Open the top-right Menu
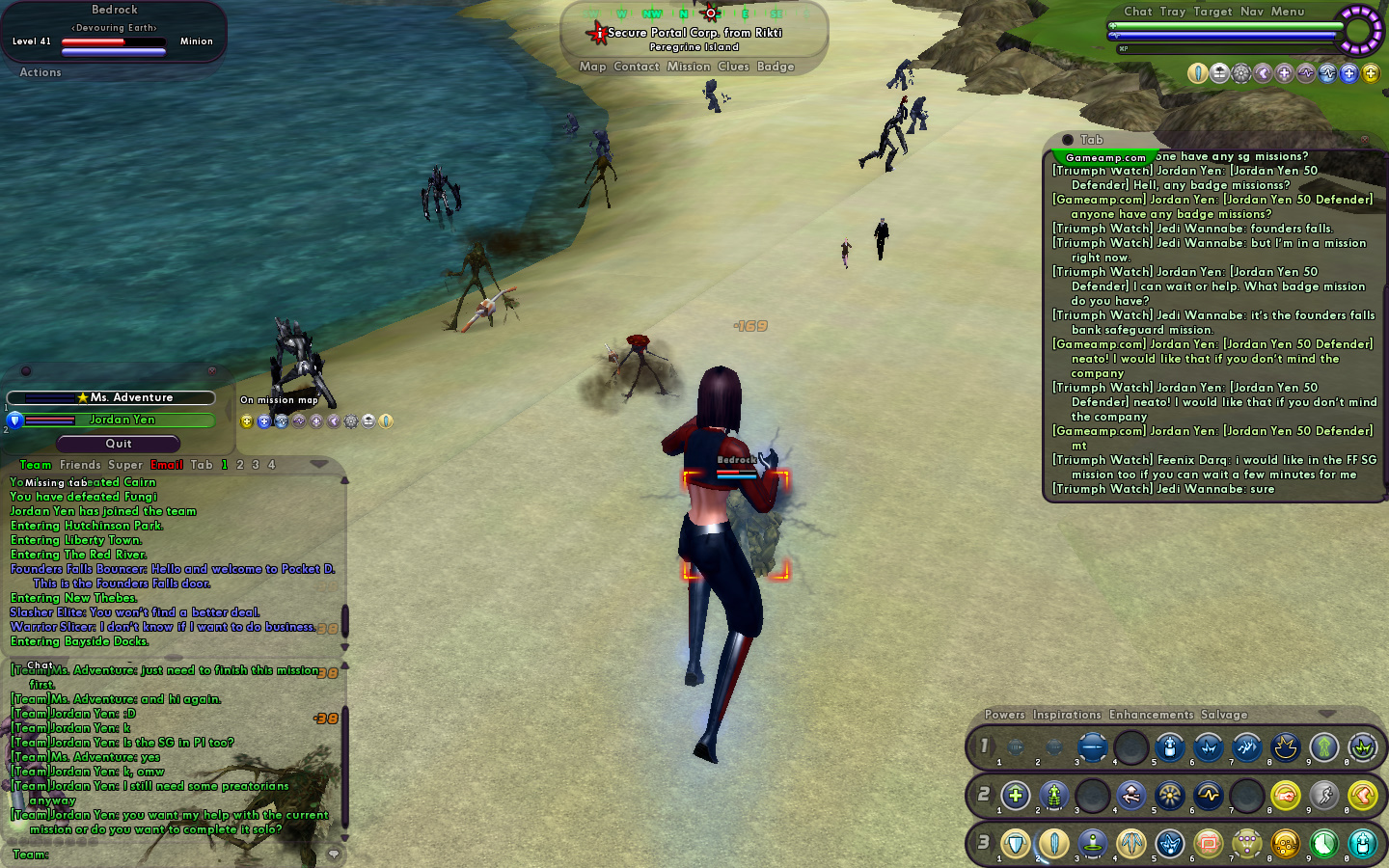The height and width of the screenshot is (868, 1389). 1287,12
